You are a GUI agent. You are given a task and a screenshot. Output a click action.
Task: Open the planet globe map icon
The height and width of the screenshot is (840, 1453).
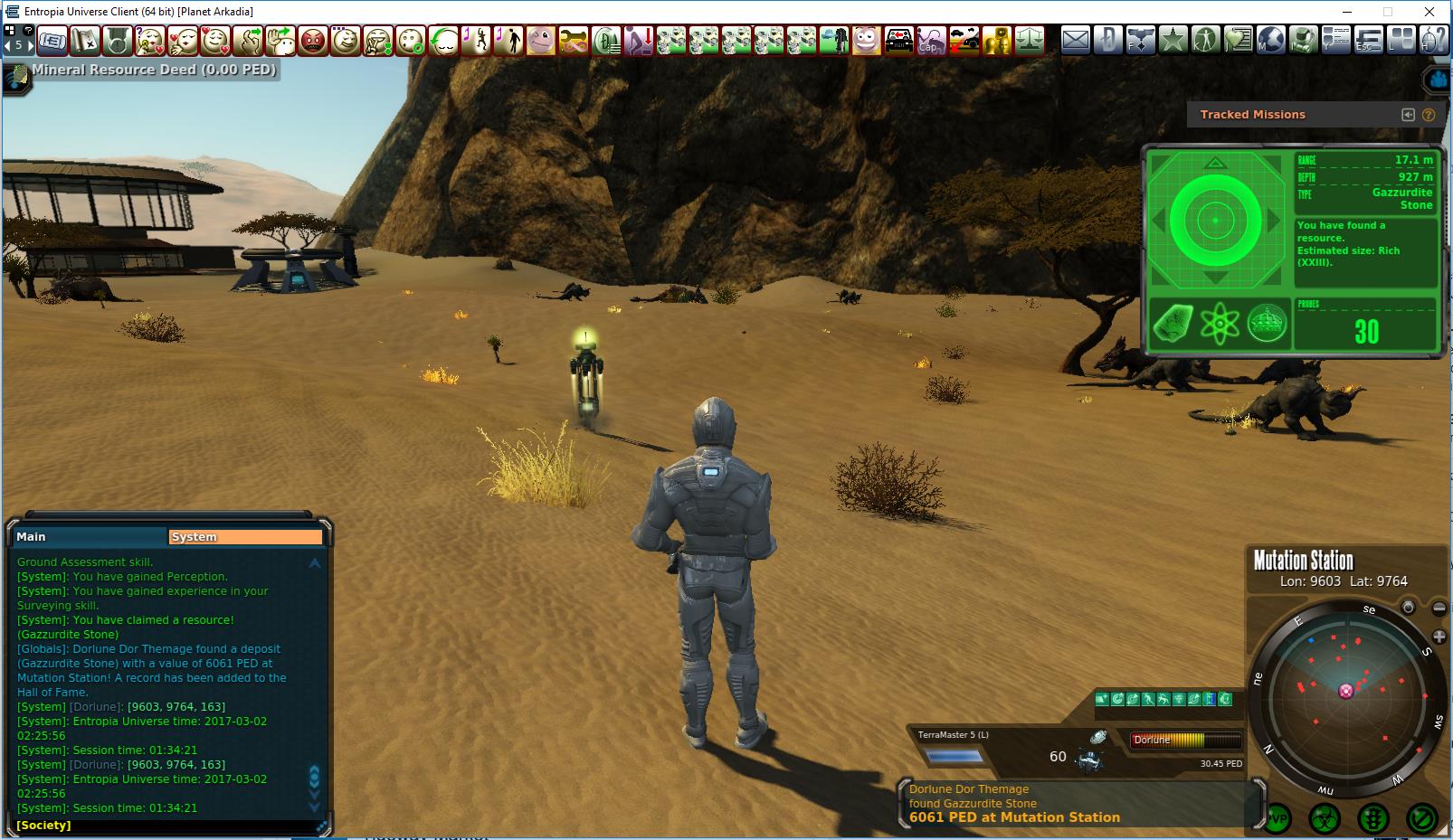click(1270, 40)
